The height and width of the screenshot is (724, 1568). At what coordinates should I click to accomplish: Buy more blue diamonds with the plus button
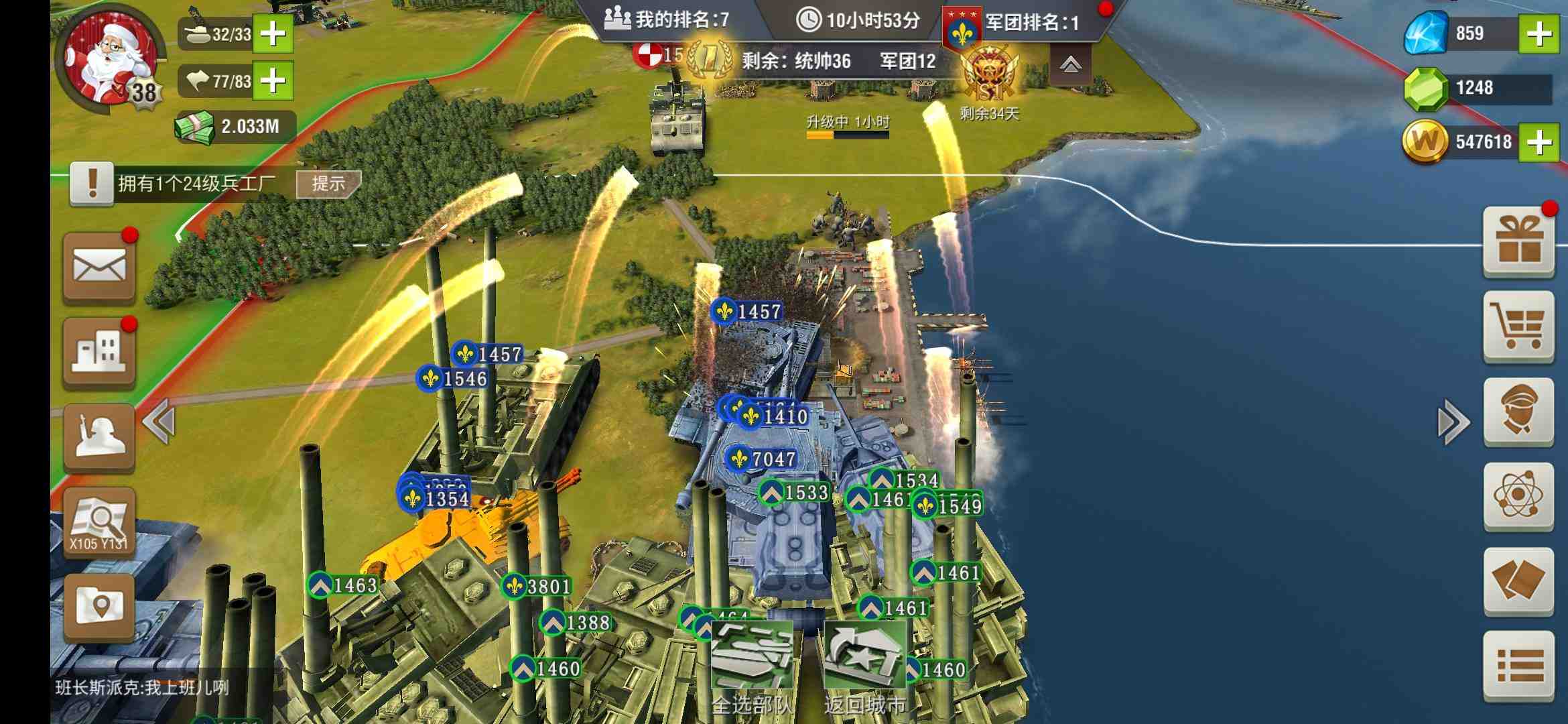click(x=1539, y=34)
